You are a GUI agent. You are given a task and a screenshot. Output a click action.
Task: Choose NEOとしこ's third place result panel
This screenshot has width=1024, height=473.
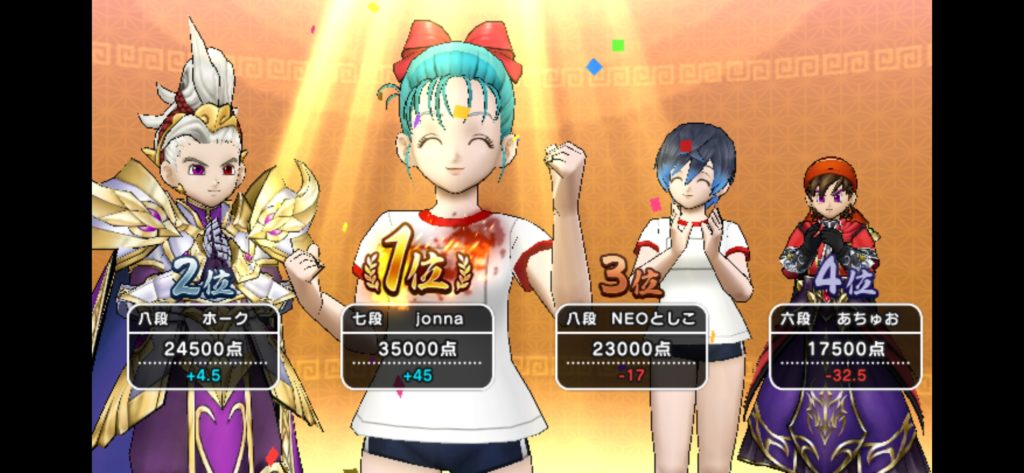(x=630, y=346)
